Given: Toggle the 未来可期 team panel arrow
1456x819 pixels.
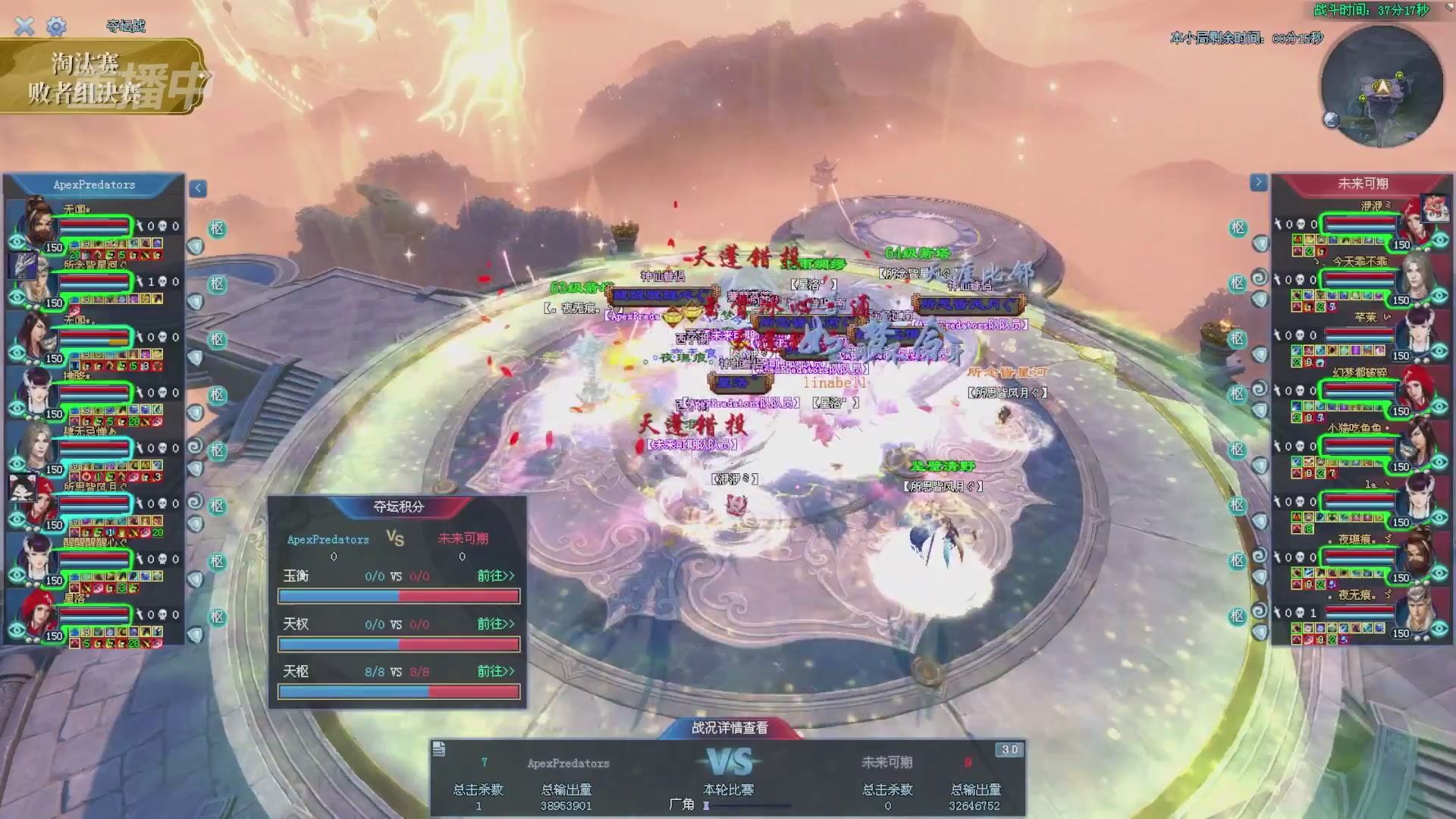Looking at the screenshot, I should (1258, 182).
